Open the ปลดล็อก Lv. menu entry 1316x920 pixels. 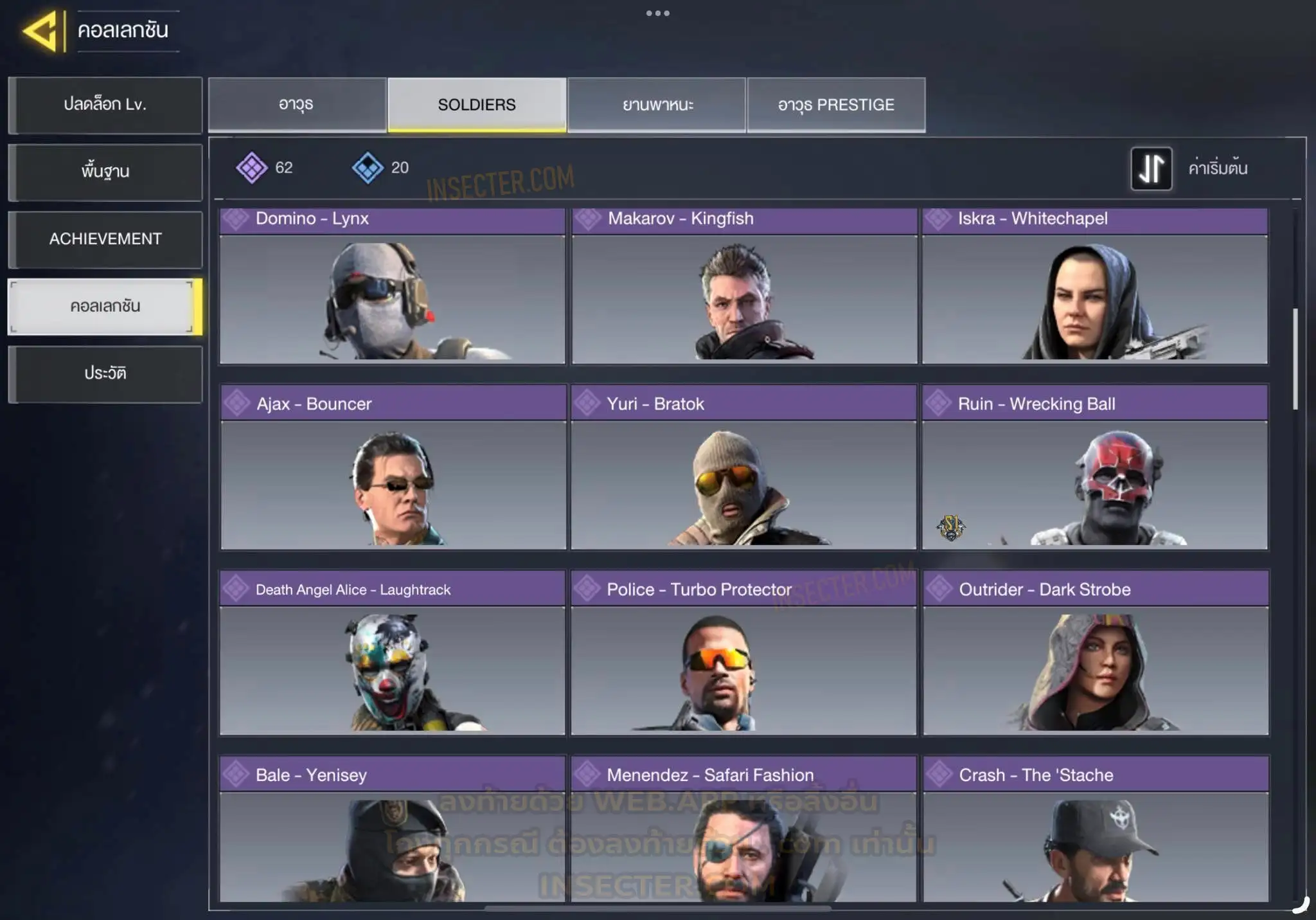click(x=105, y=105)
